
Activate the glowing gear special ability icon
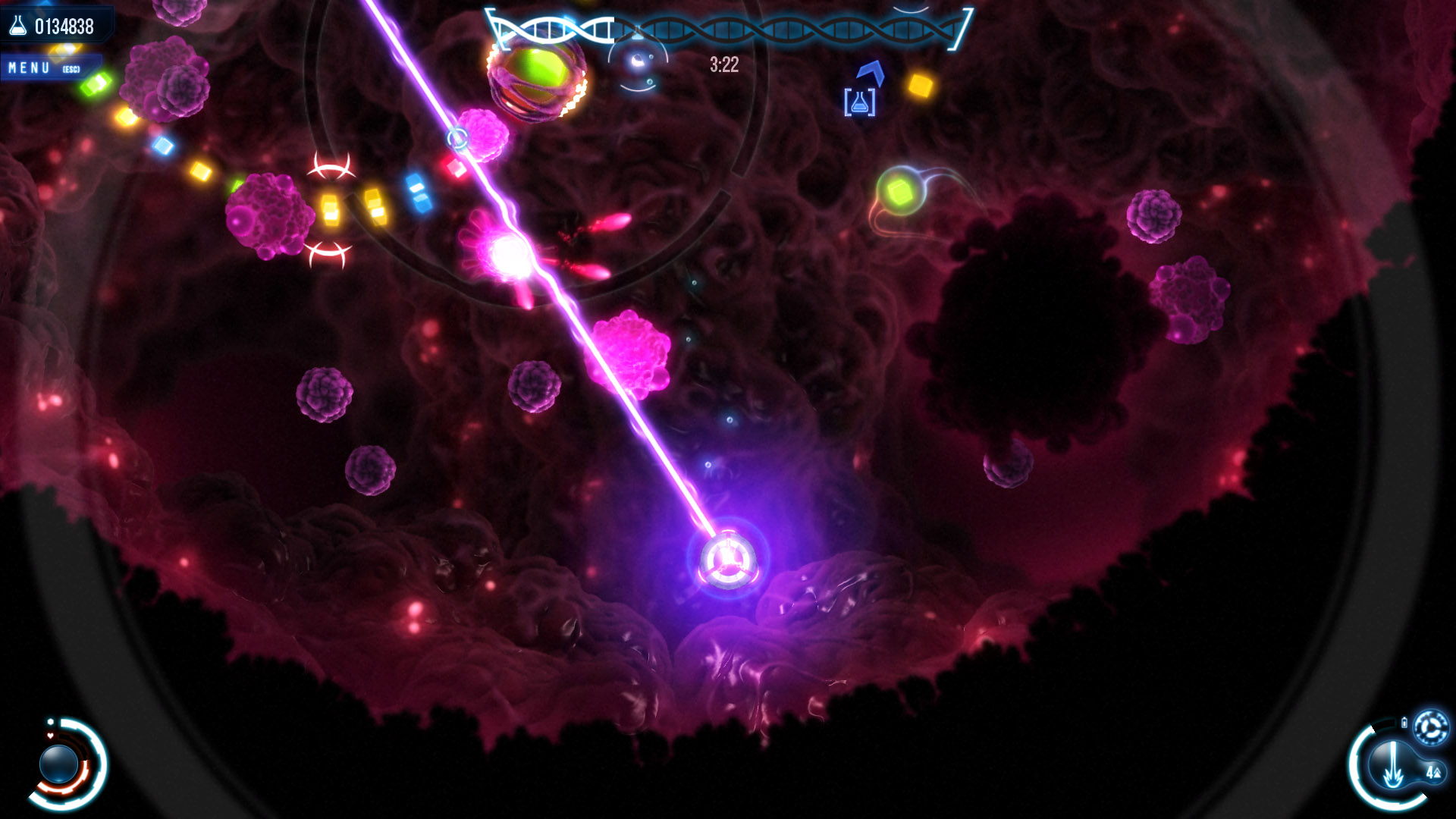point(1431,728)
